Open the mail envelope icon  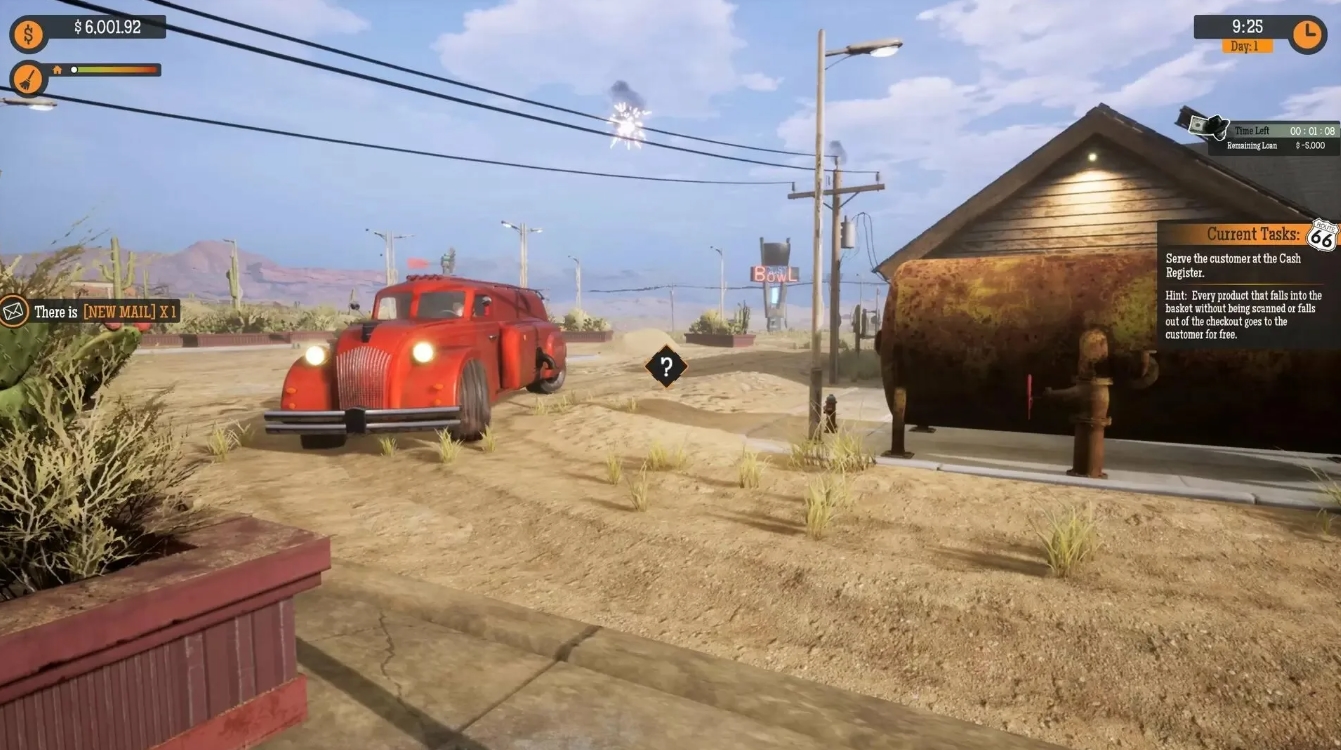click(x=13, y=312)
